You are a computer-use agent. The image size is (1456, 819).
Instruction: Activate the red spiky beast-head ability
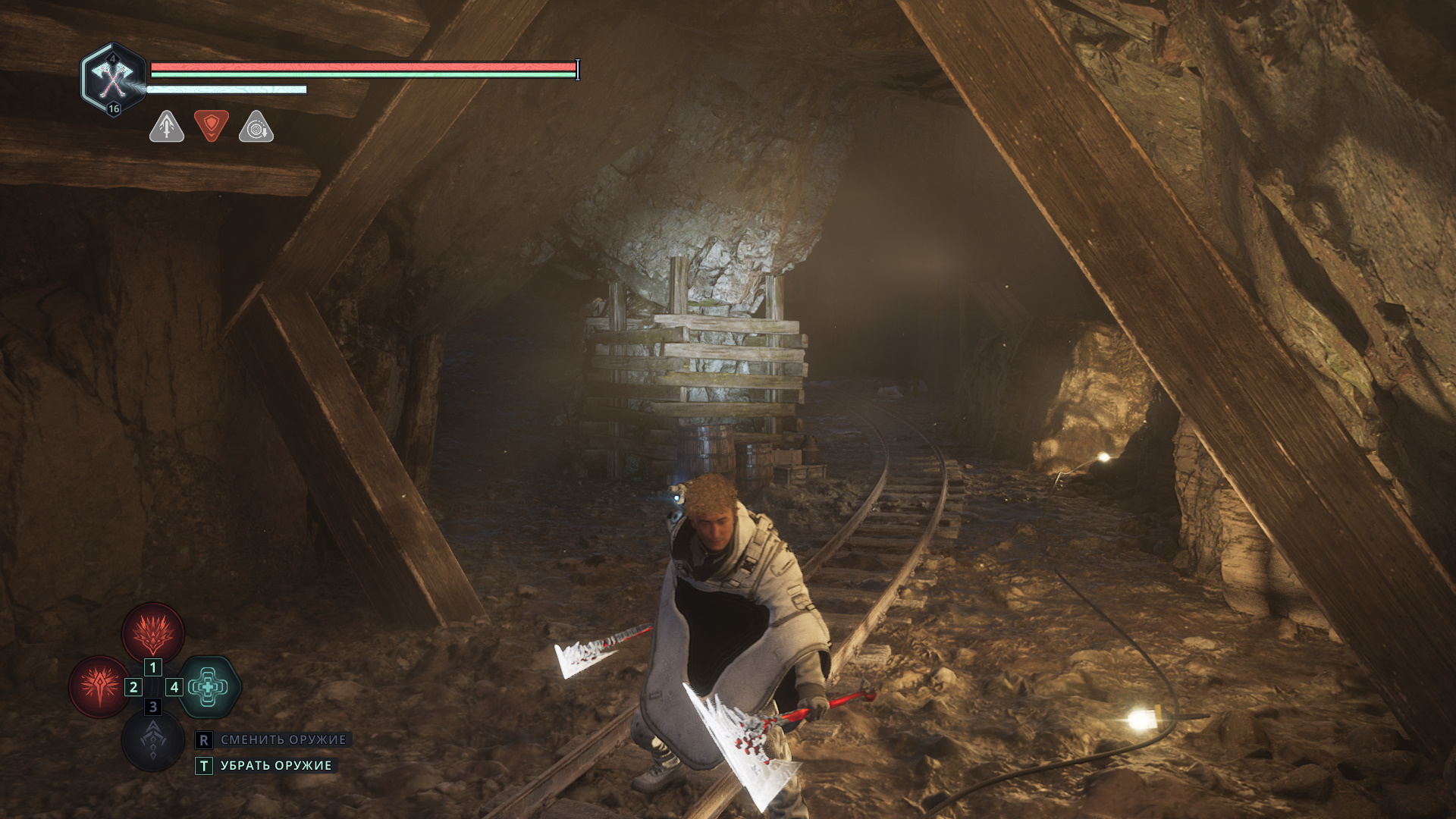153,632
